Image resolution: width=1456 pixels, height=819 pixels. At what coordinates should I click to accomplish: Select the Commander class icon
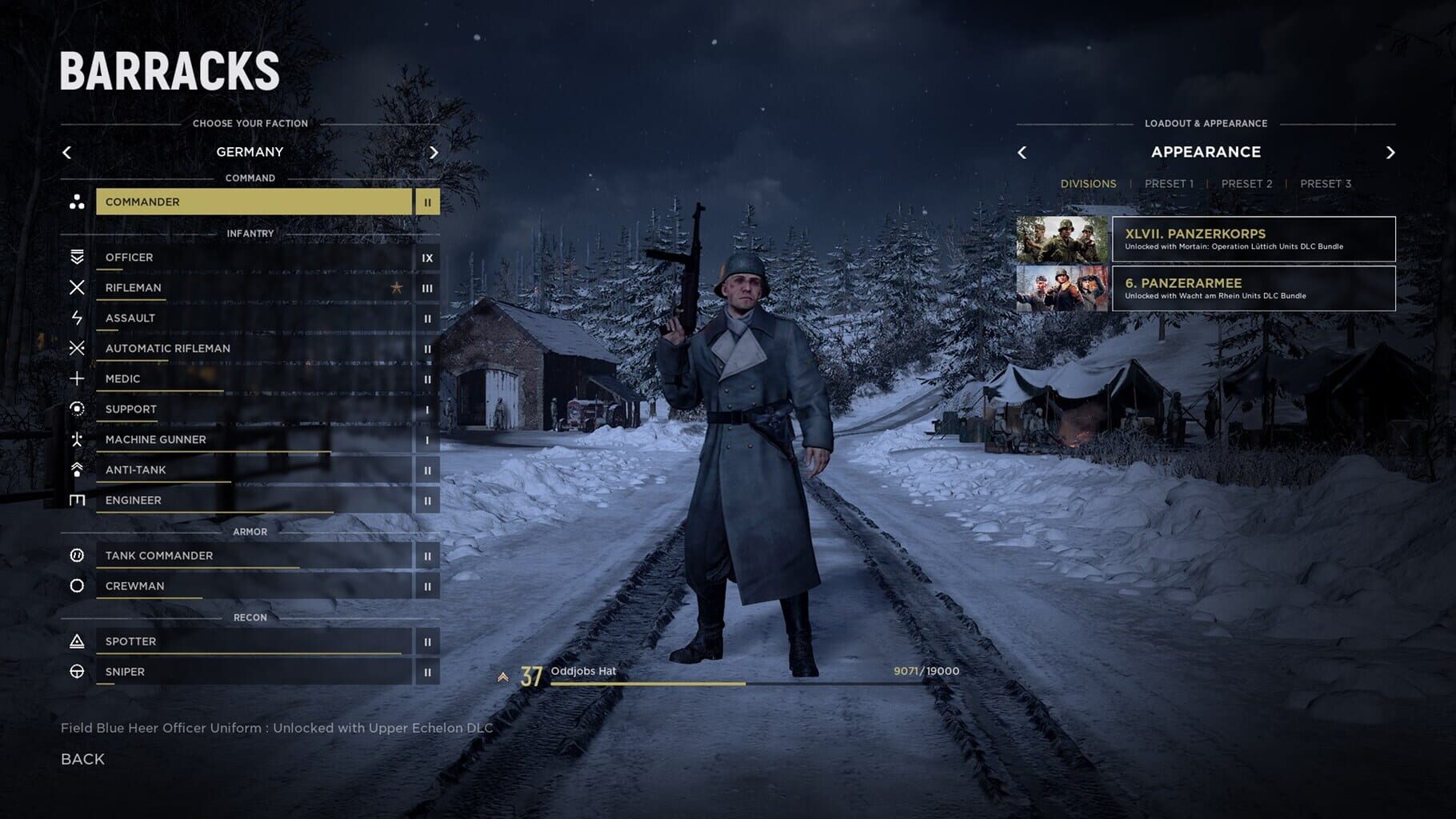tap(78, 202)
